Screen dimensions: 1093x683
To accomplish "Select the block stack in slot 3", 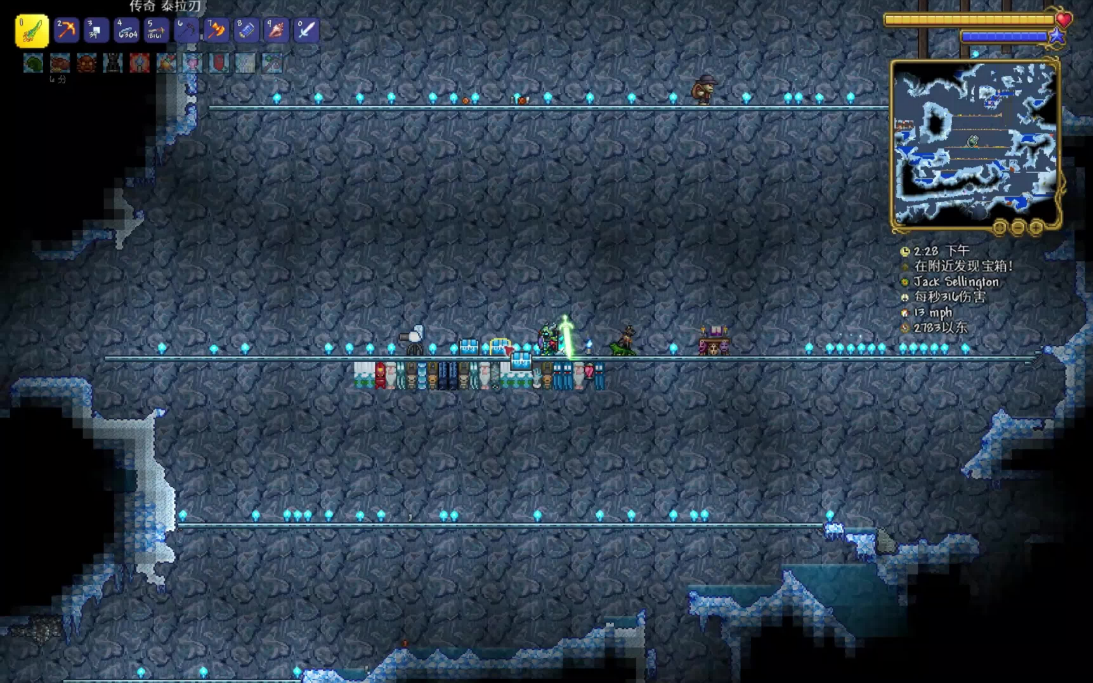I will tap(97, 30).
